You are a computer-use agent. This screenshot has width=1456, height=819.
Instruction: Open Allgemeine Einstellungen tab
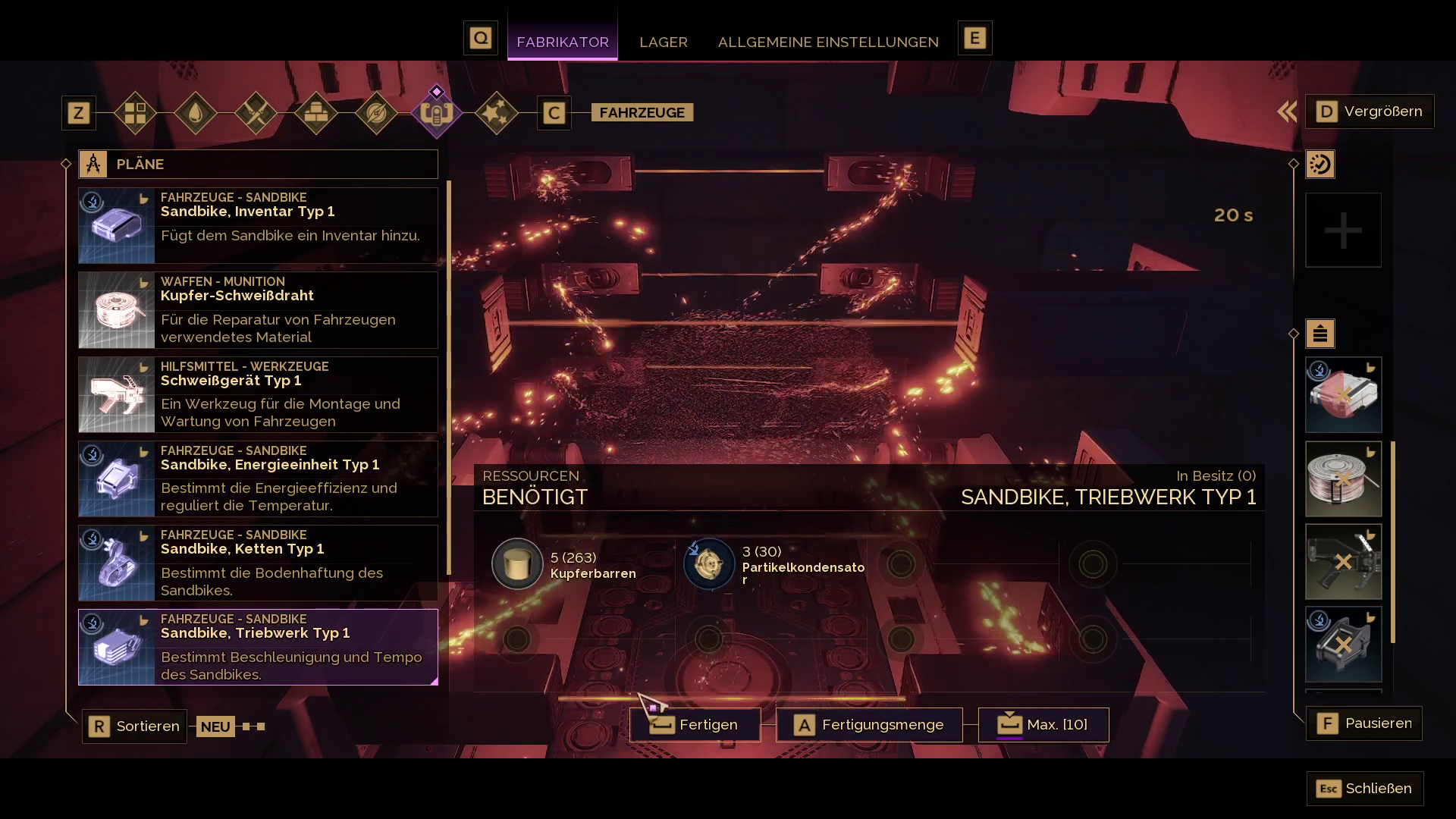point(827,42)
